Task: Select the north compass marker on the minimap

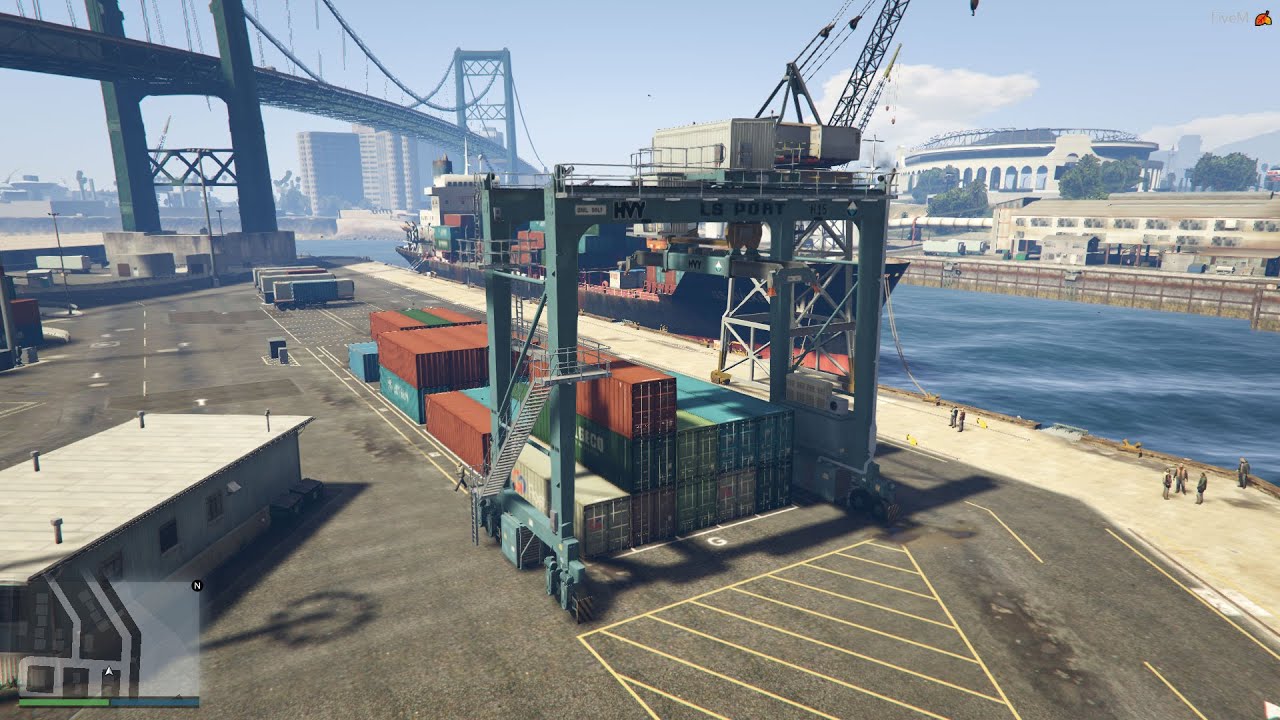Action: point(197,585)
